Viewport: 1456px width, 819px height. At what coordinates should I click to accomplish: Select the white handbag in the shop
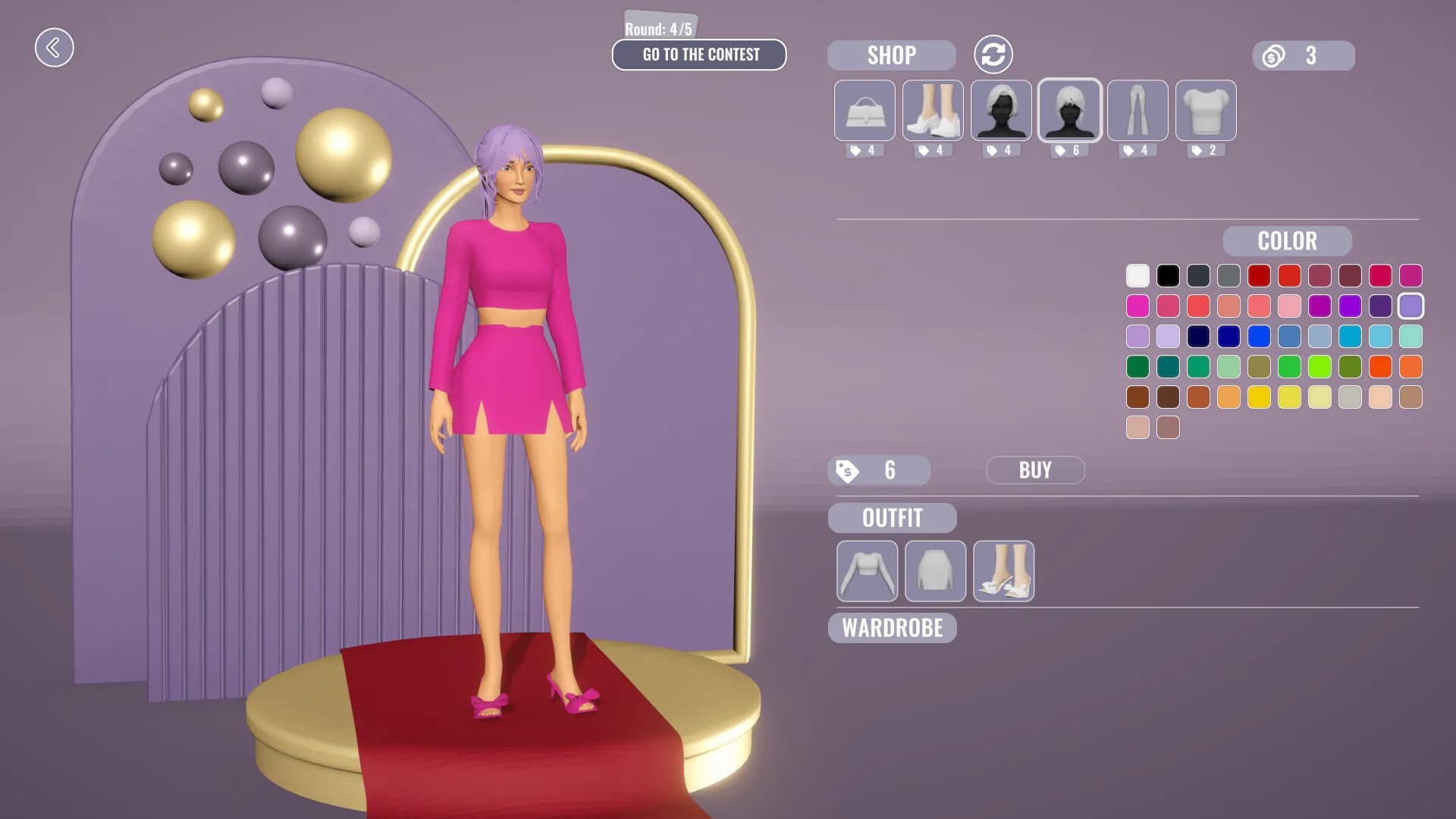pyautogui.click(x=865, y=111)
